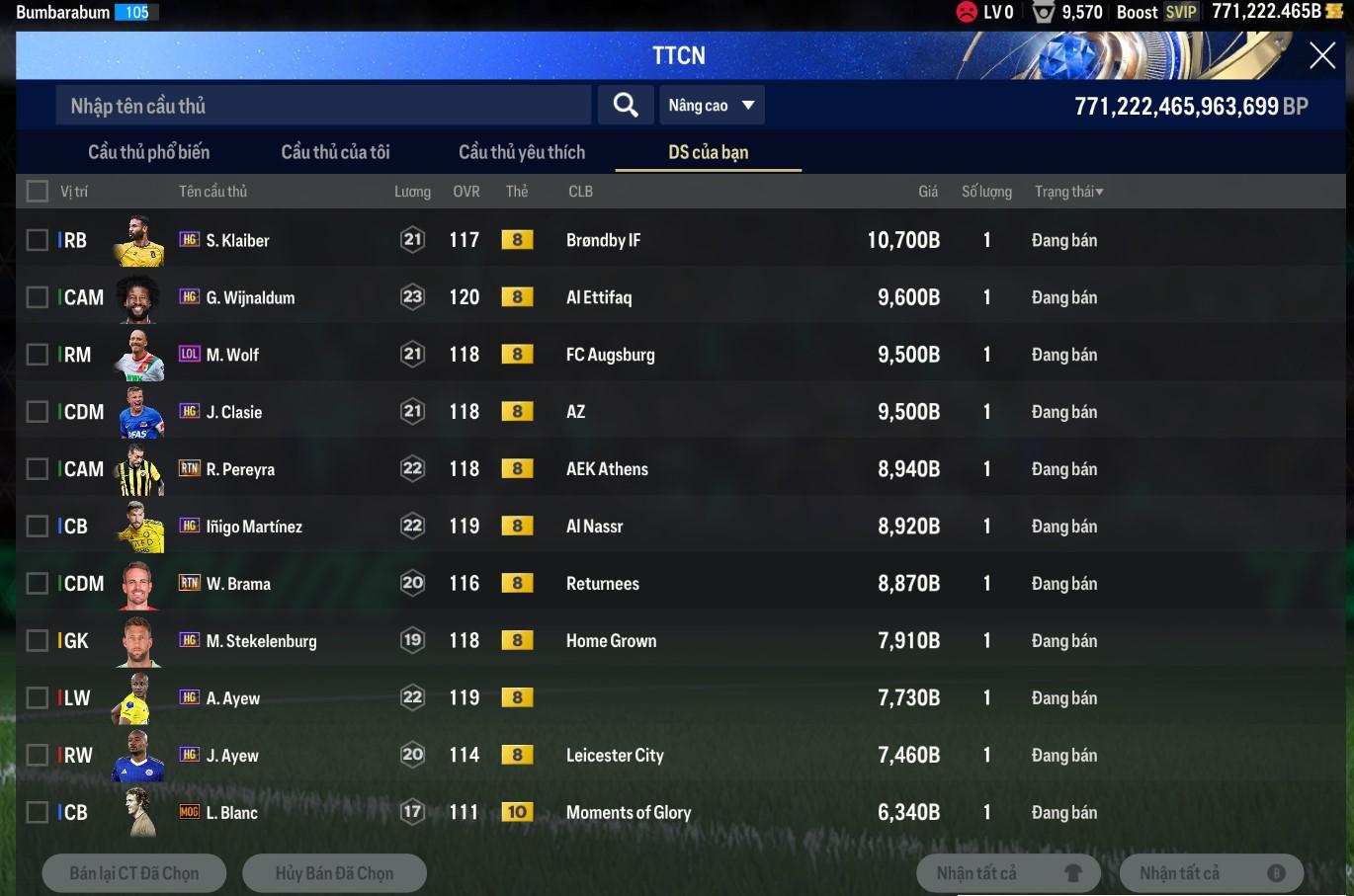Select the DS của bạn tab

tap(708, 152)
